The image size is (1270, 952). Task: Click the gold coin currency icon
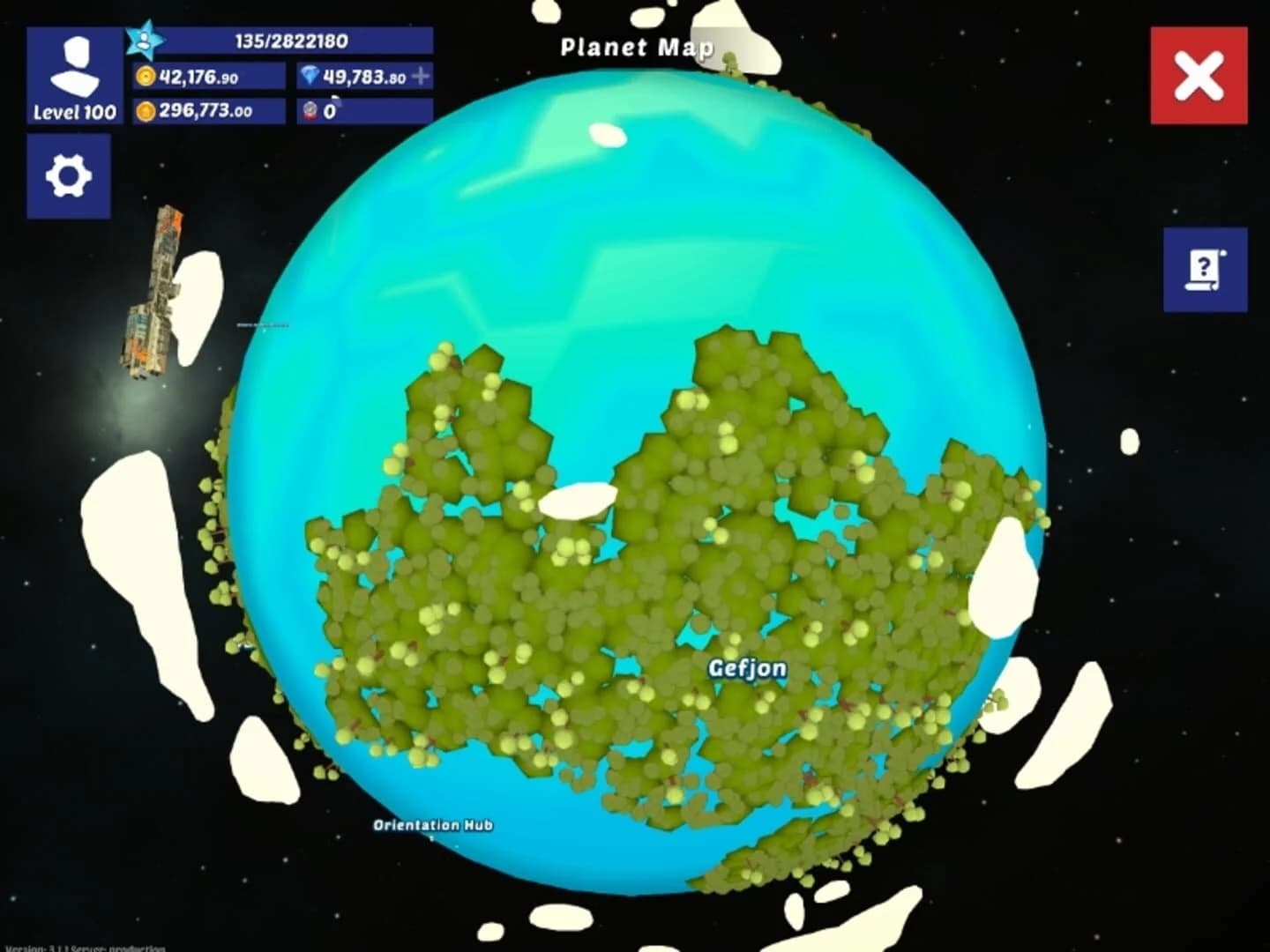[x=148, y=78]
